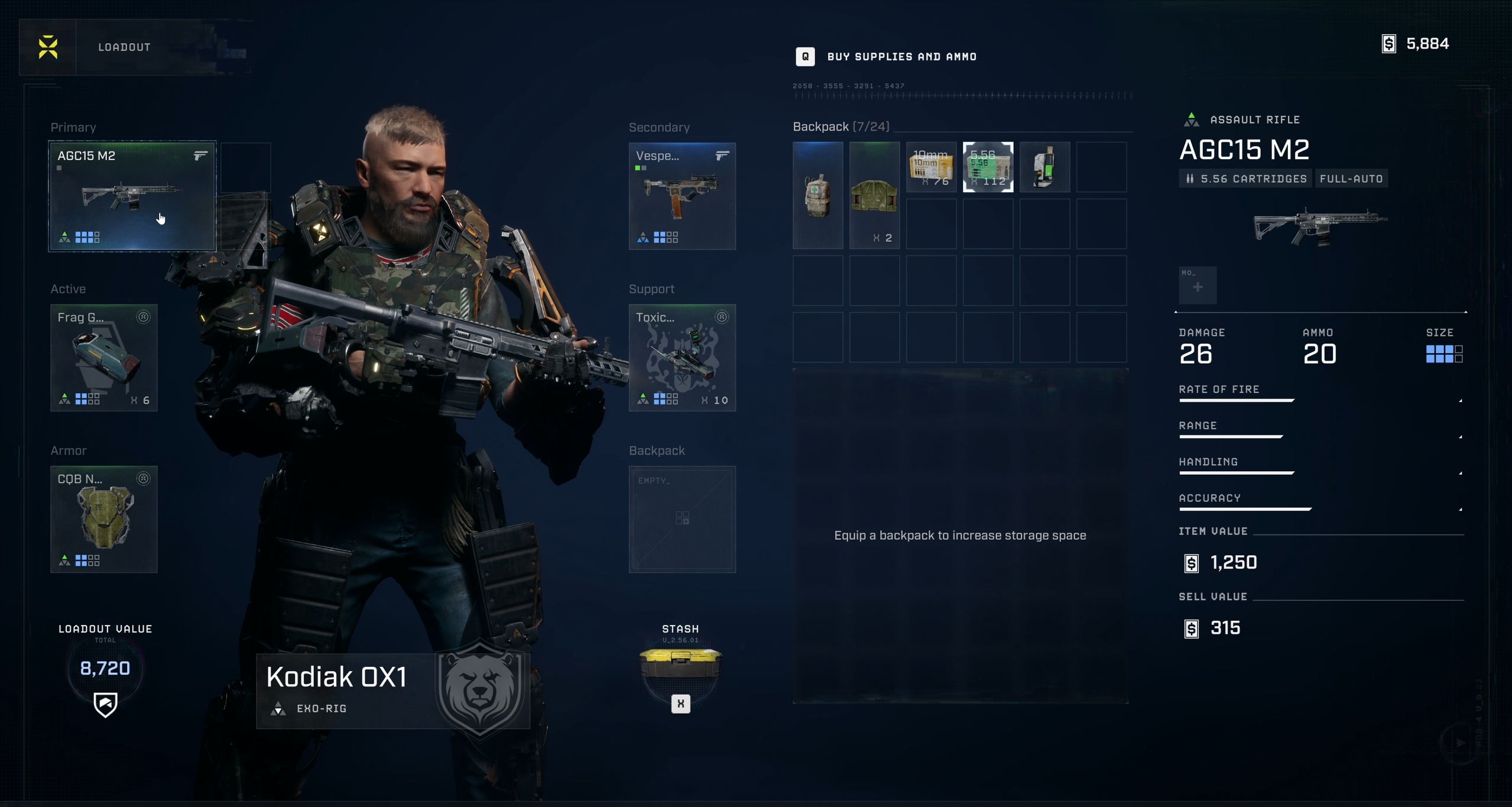Click the loadout value shield emblem
This screenshot has width=1512, height=807.
(105, 704)
